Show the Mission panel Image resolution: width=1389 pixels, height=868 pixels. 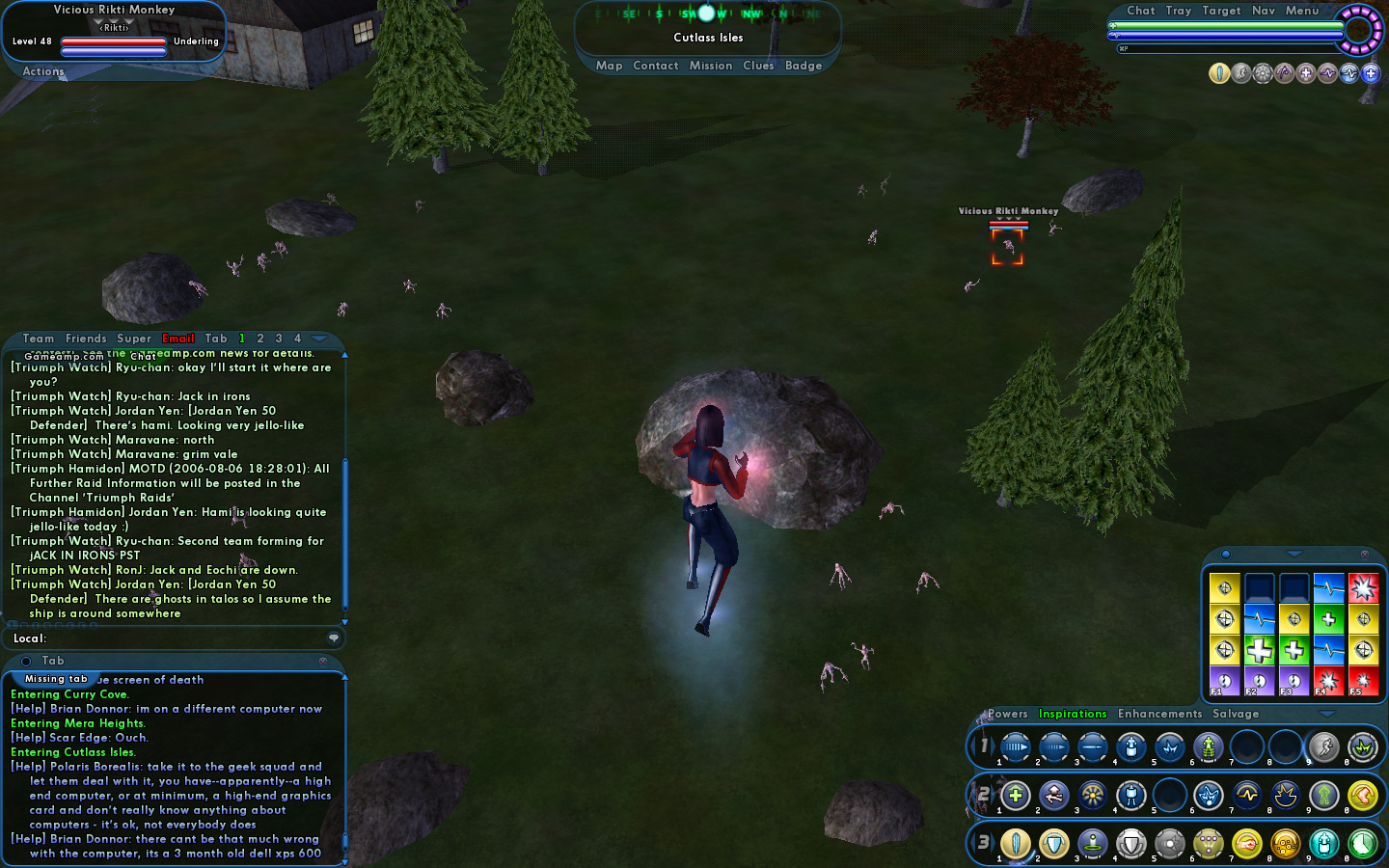pos(710,66)
